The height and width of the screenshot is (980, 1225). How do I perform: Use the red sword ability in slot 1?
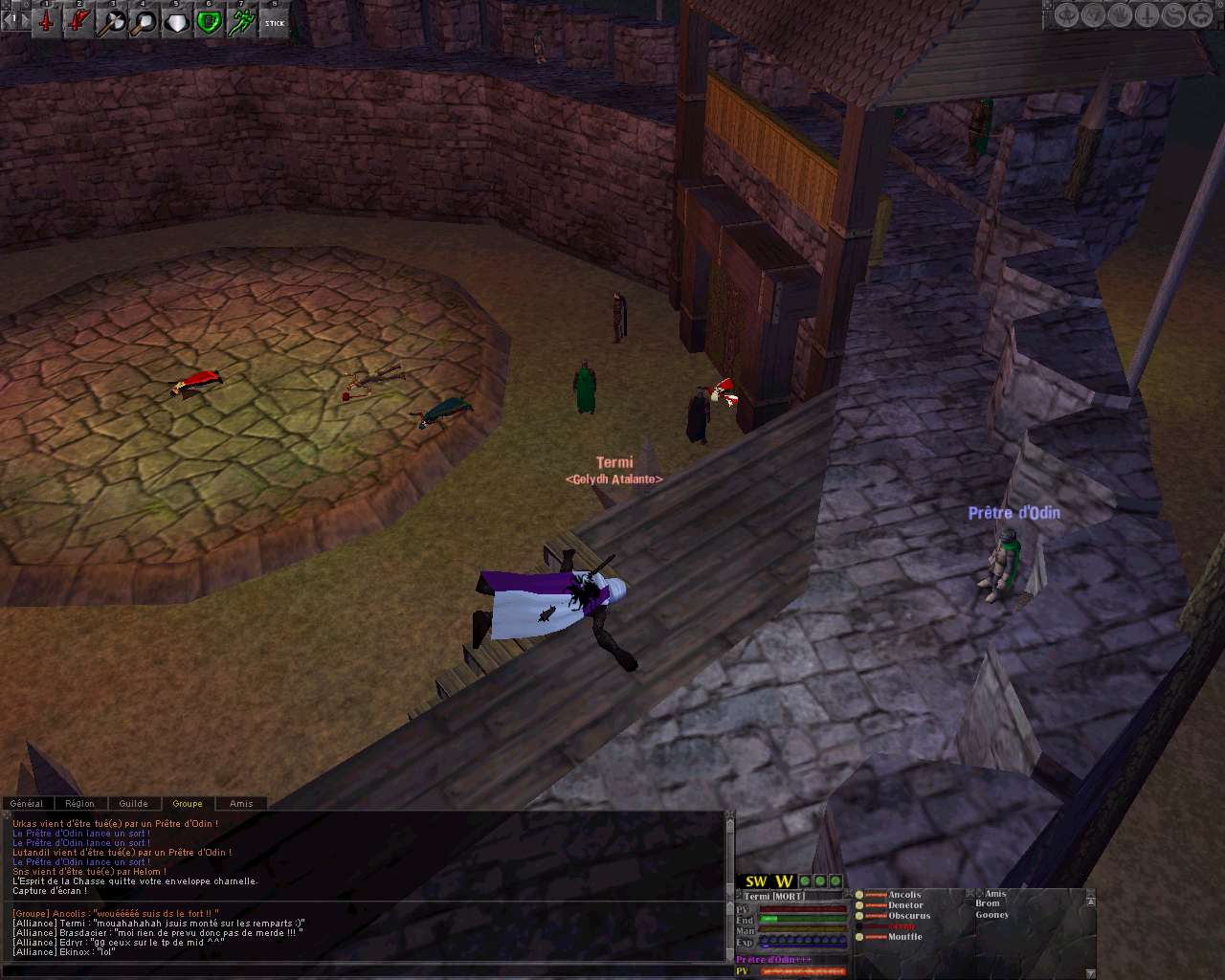coord(46,21)
